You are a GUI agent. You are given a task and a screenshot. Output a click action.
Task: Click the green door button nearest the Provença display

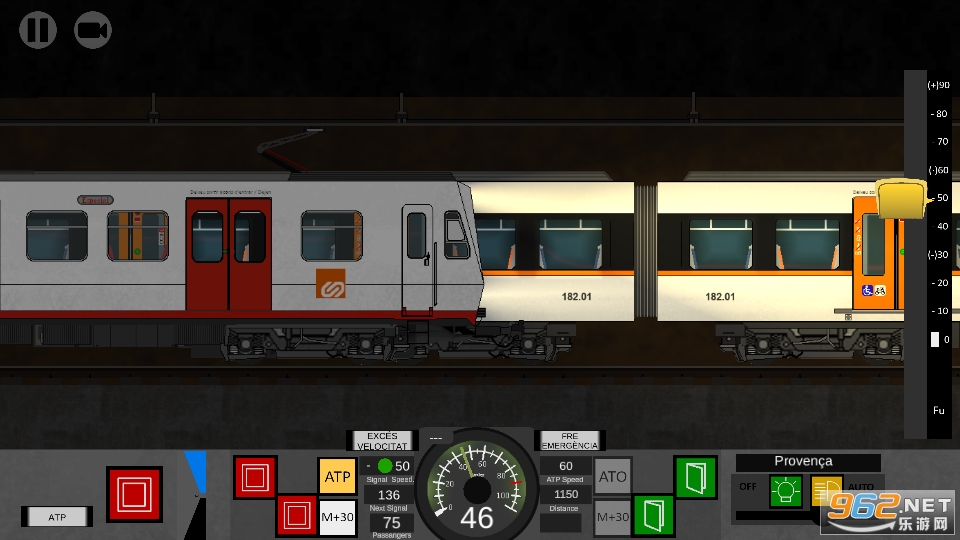[695, 476]
